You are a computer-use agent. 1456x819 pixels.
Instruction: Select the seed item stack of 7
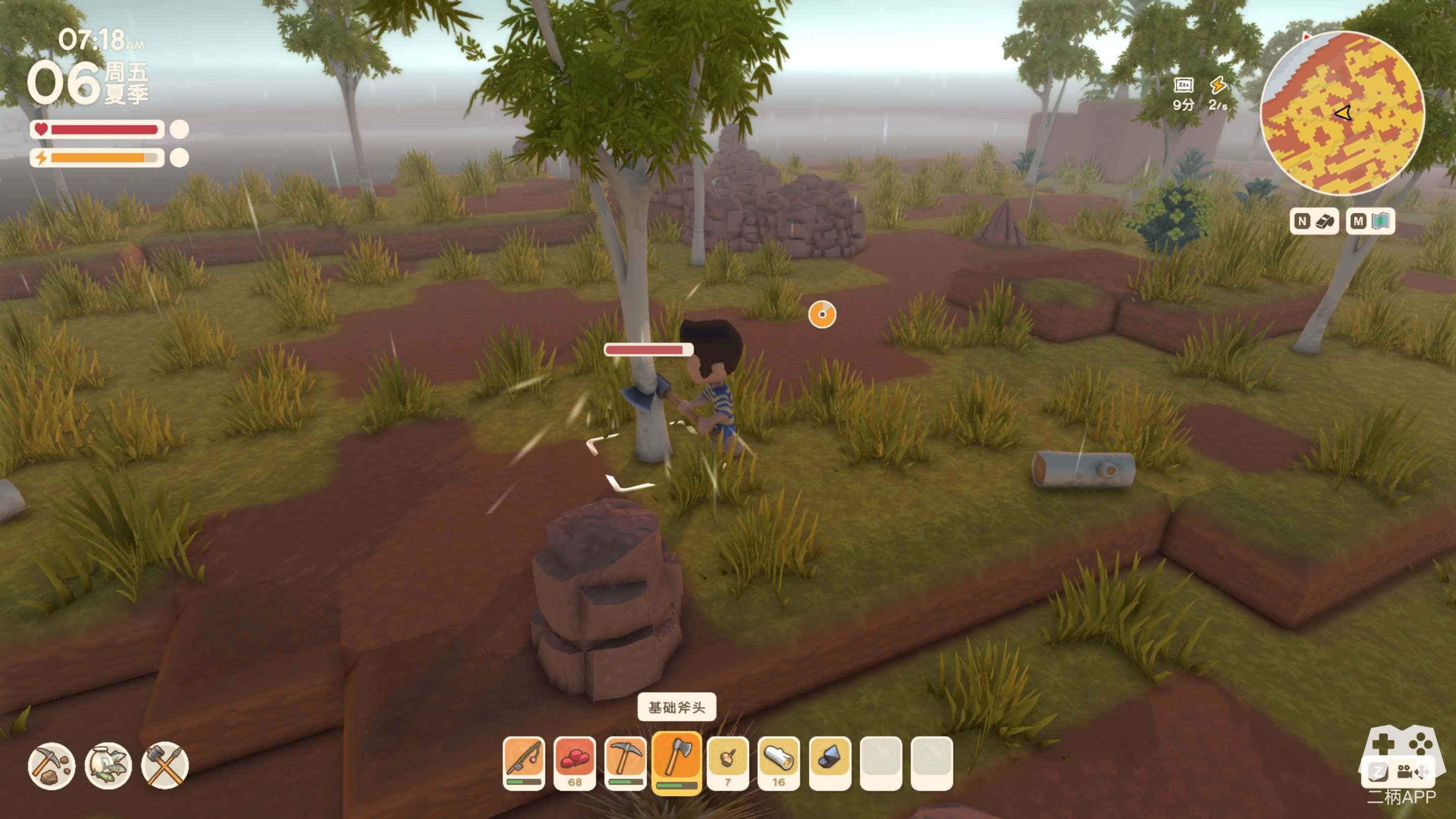tap(728, 762)
